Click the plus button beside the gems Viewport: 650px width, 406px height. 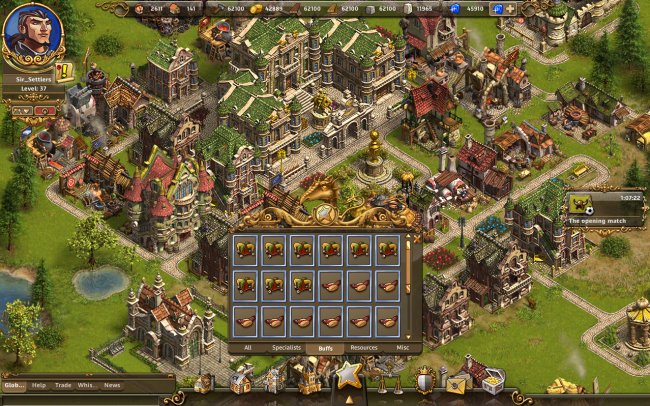pos(509,8)
